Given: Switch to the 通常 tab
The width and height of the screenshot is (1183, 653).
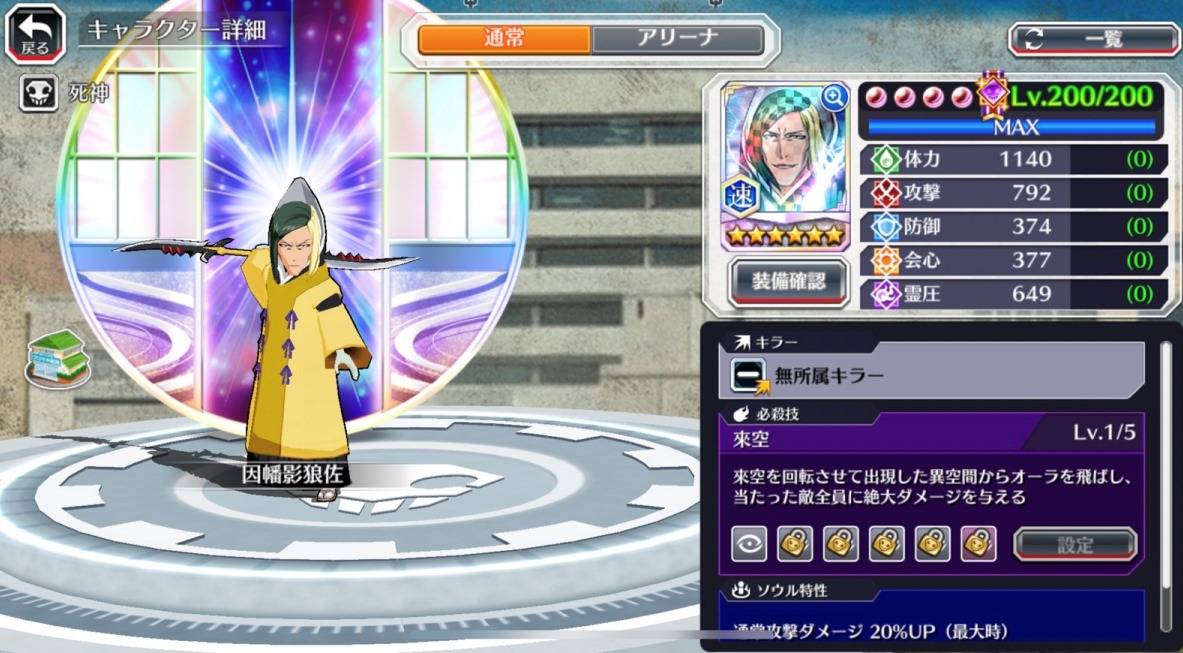Looking at the screenshot, I should pos(504,40).
